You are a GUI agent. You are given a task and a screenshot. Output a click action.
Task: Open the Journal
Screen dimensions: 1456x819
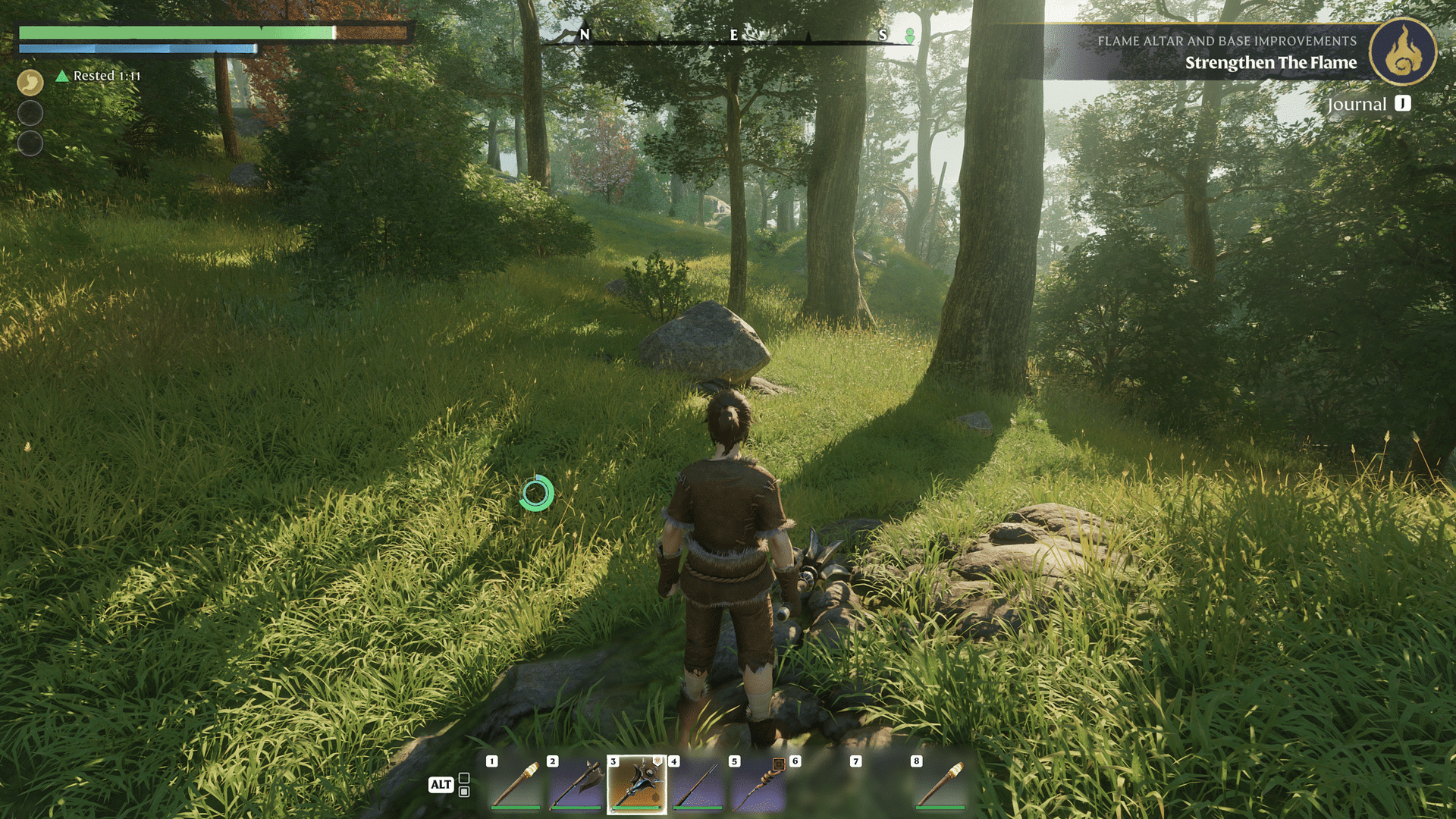(1368, 105)
